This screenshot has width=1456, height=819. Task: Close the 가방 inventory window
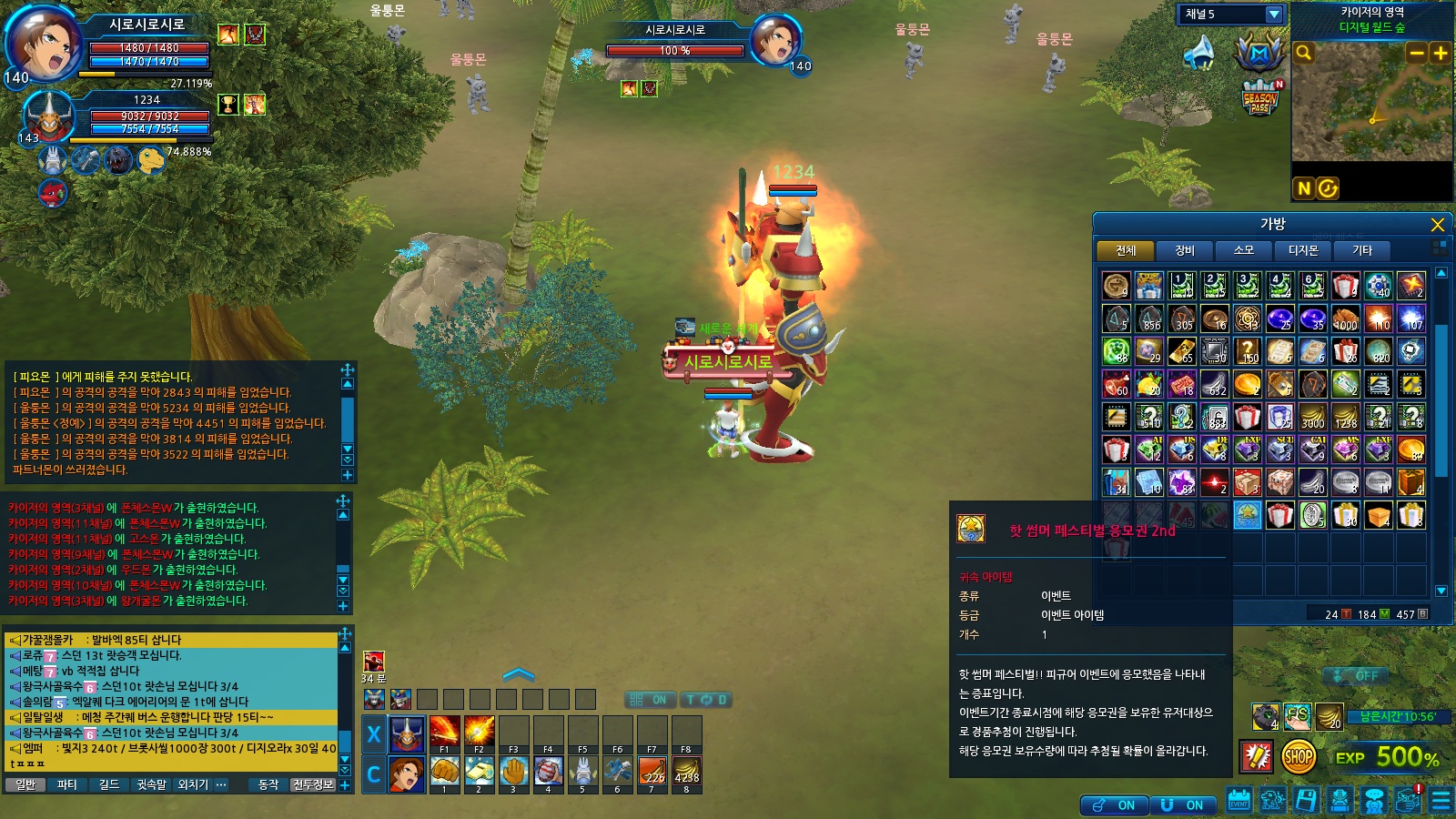(1437, 225)
